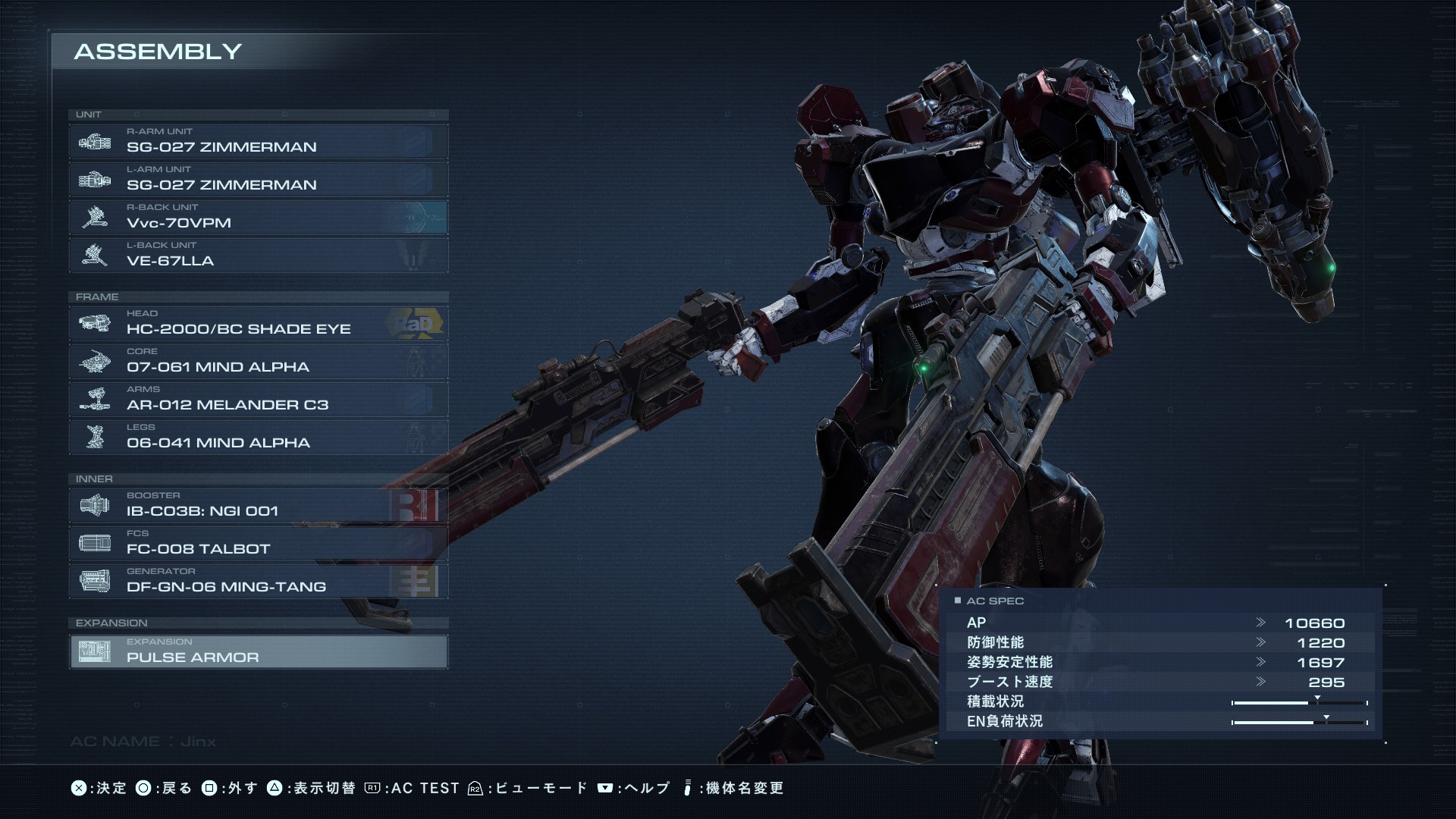This screenshot has height=819, width=1456.
Task: Open the IB-C03B: NGI 001 booster slot
Action: tap(259, 505)
